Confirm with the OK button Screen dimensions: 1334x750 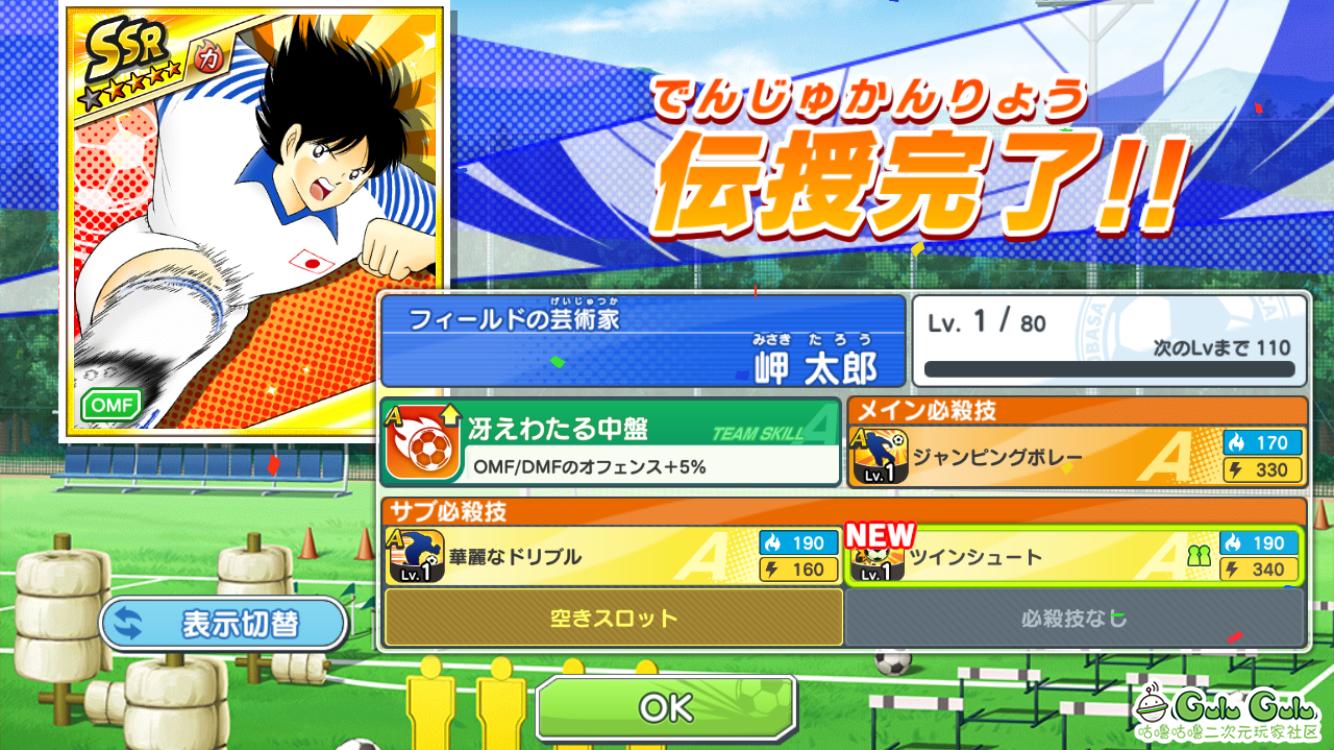[x=666, y=707]
